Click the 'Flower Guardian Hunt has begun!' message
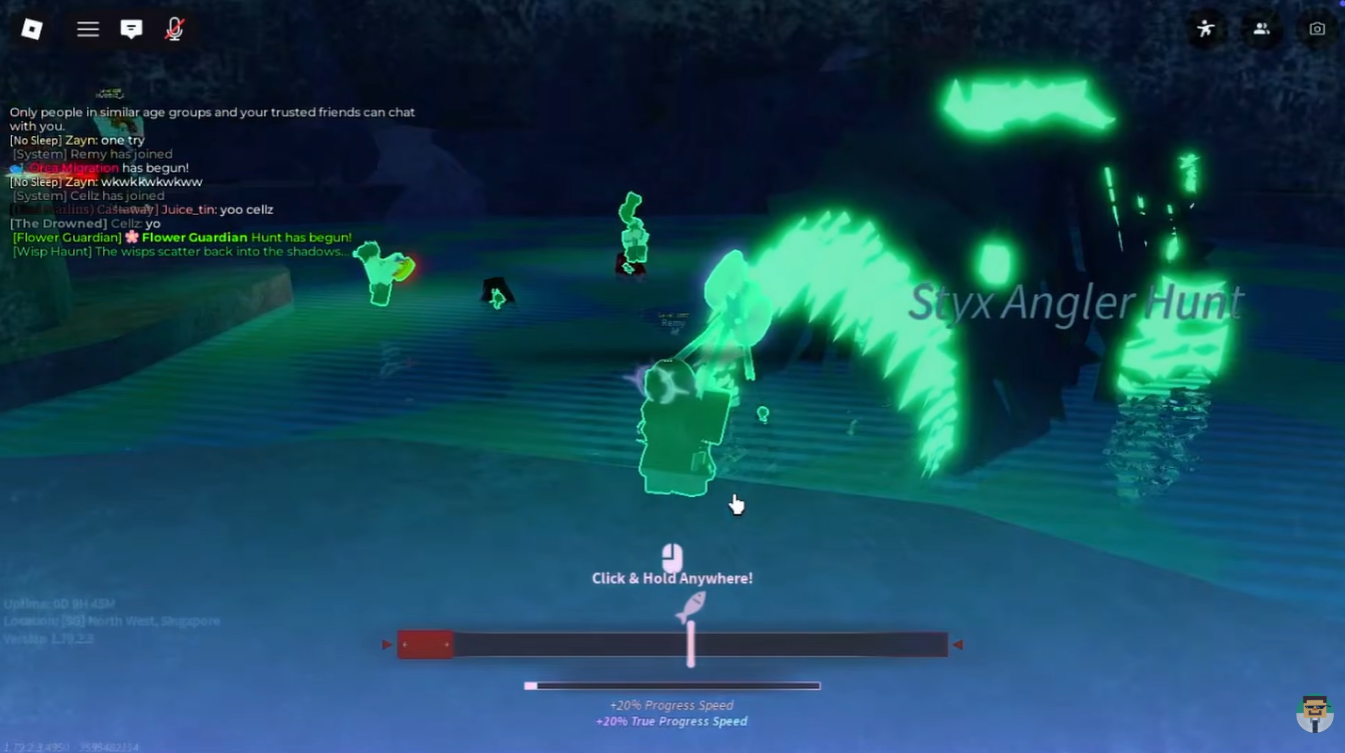 point(180,237)
